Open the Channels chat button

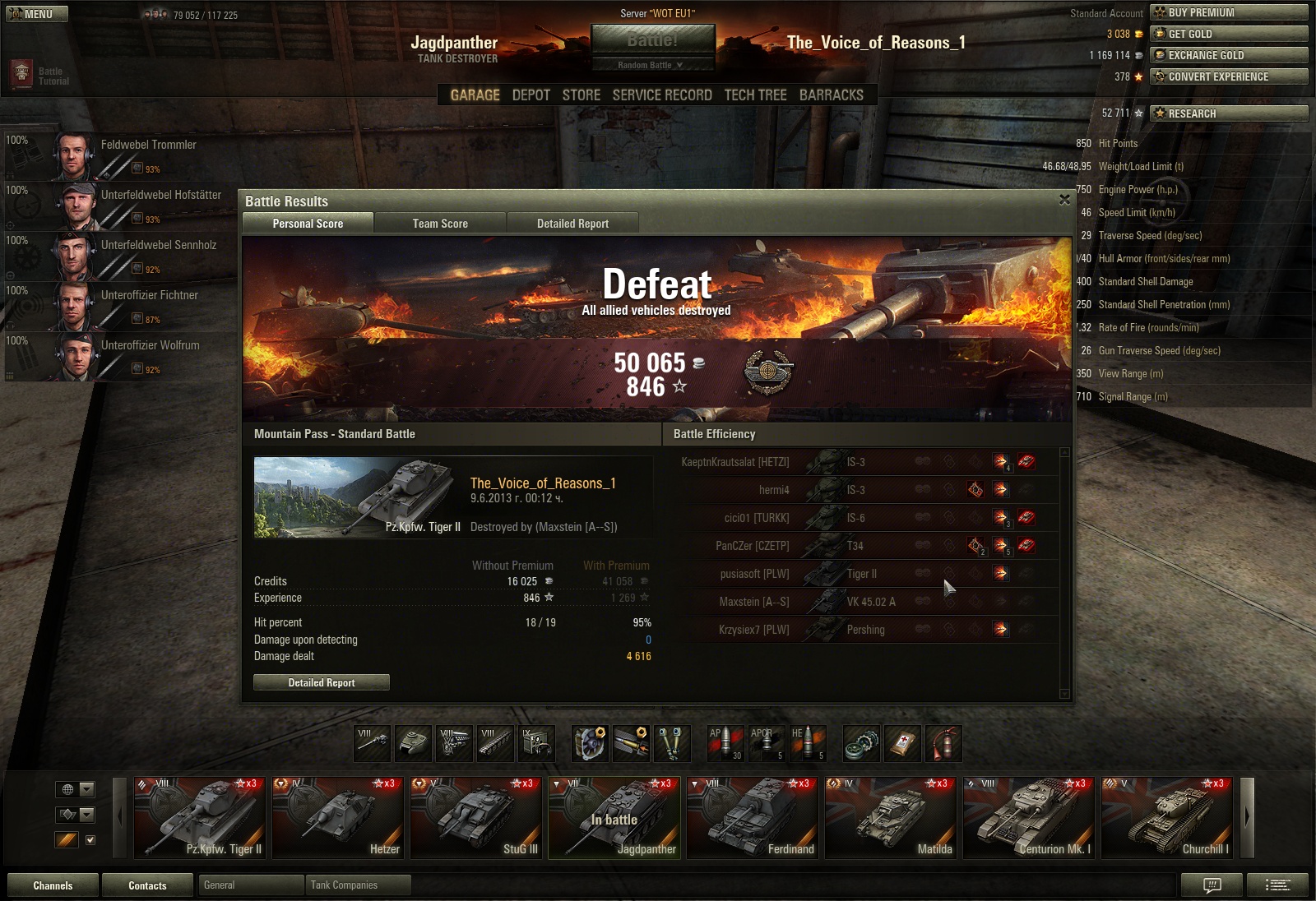coord(53,885)
